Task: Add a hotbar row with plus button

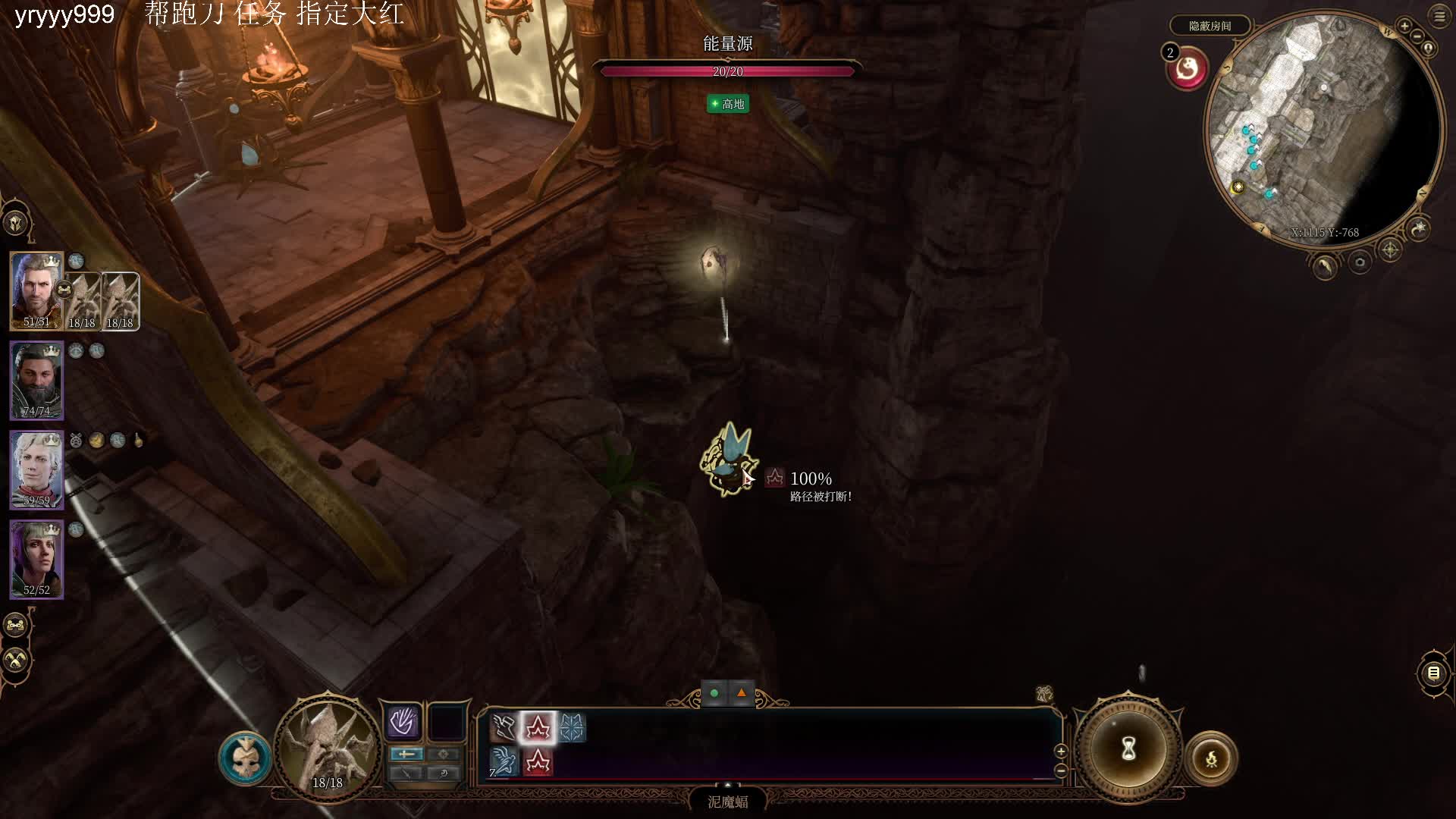Action: [1061, 751]
